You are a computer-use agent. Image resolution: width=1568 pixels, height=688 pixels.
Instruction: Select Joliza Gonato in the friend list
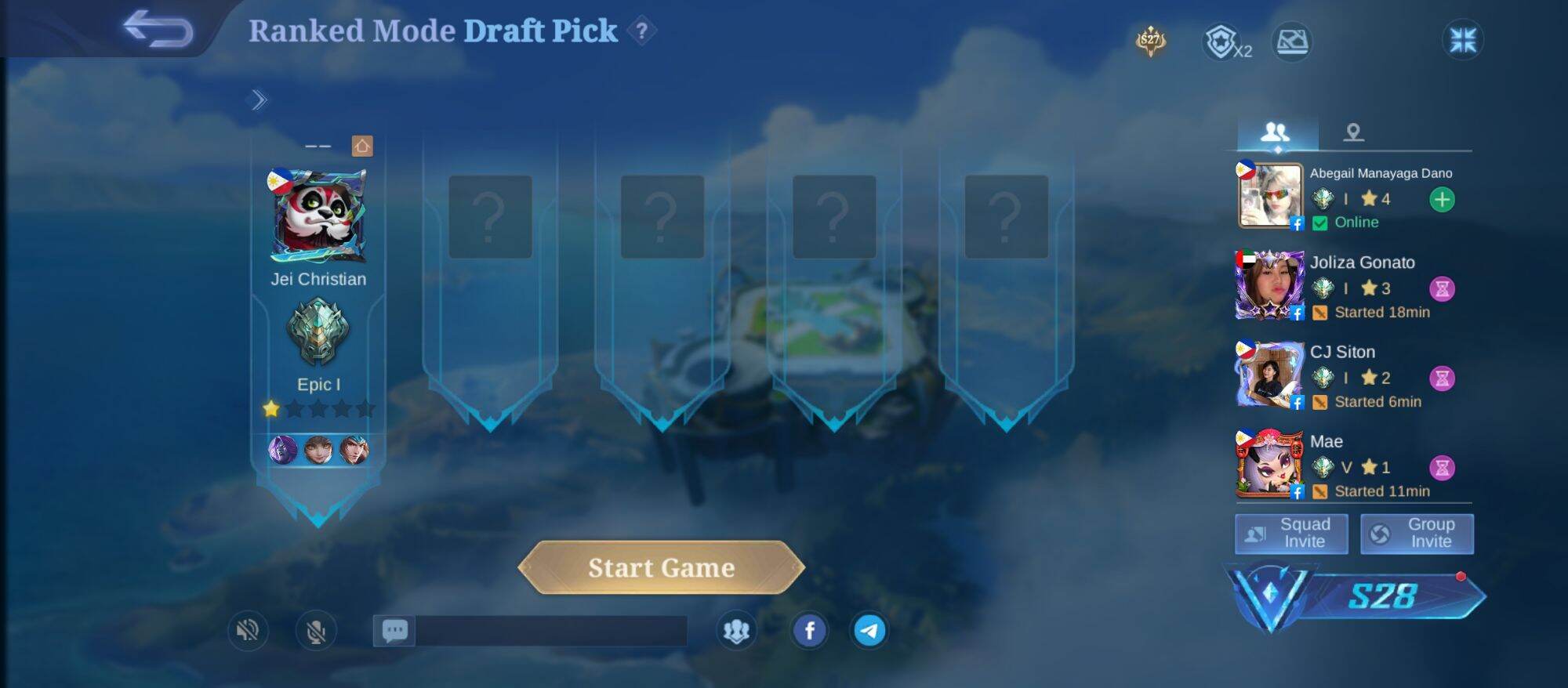point(1362,263)
